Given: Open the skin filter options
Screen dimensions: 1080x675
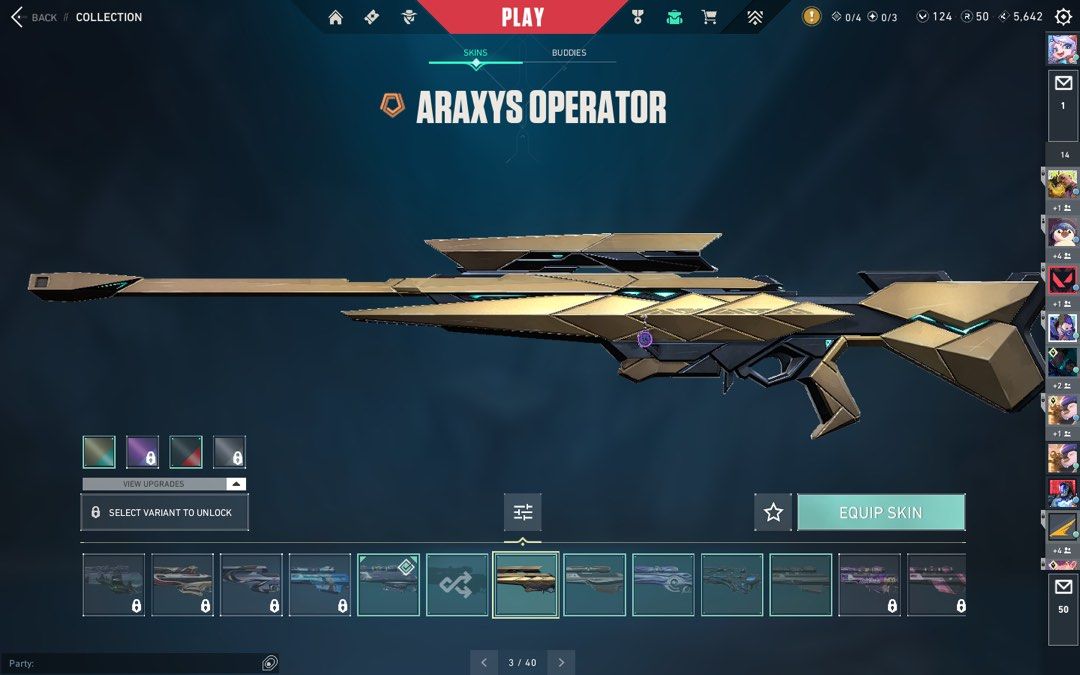Looking at the screenshot, I should [x=523, y=512].
